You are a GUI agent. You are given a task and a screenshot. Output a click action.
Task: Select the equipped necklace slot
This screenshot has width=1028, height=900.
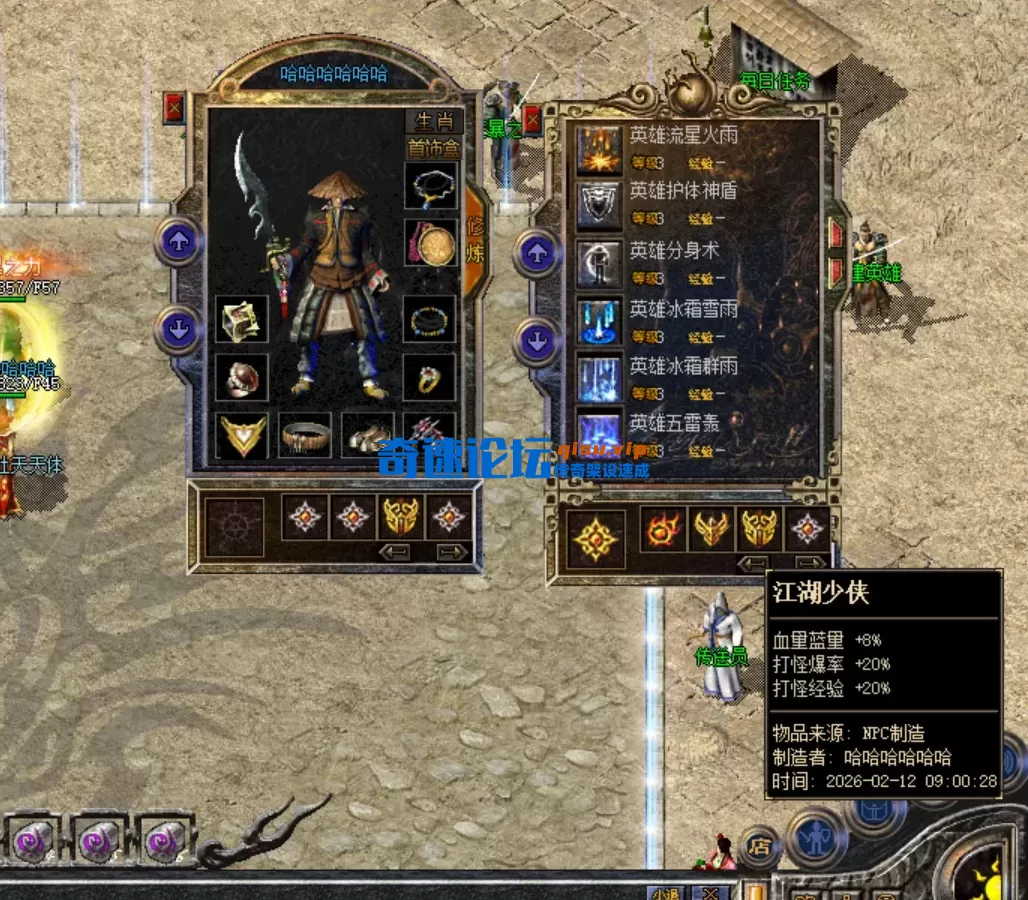point(431,186)
